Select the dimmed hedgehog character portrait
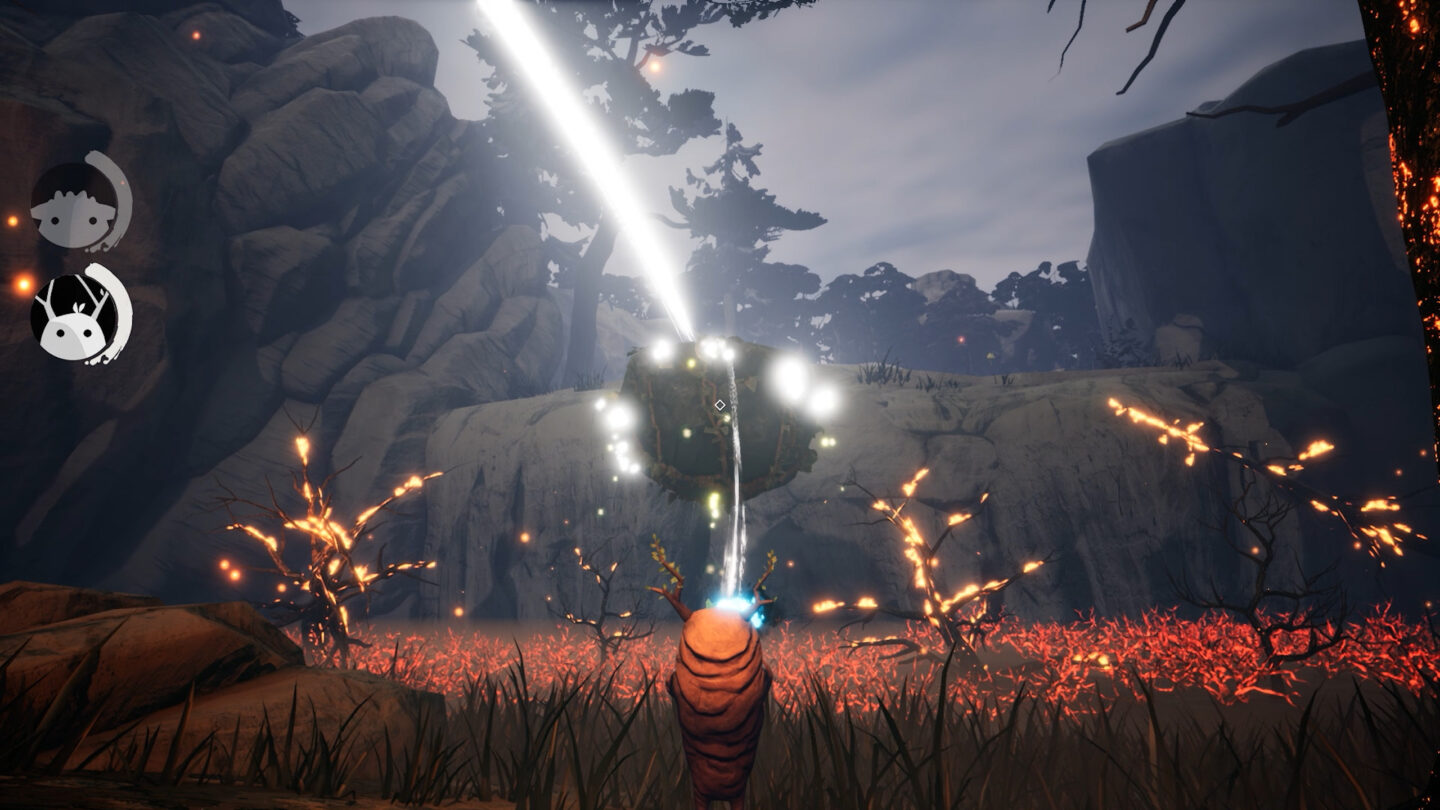The height and width of the screenshot is (810, 1440). coord(75,205)
